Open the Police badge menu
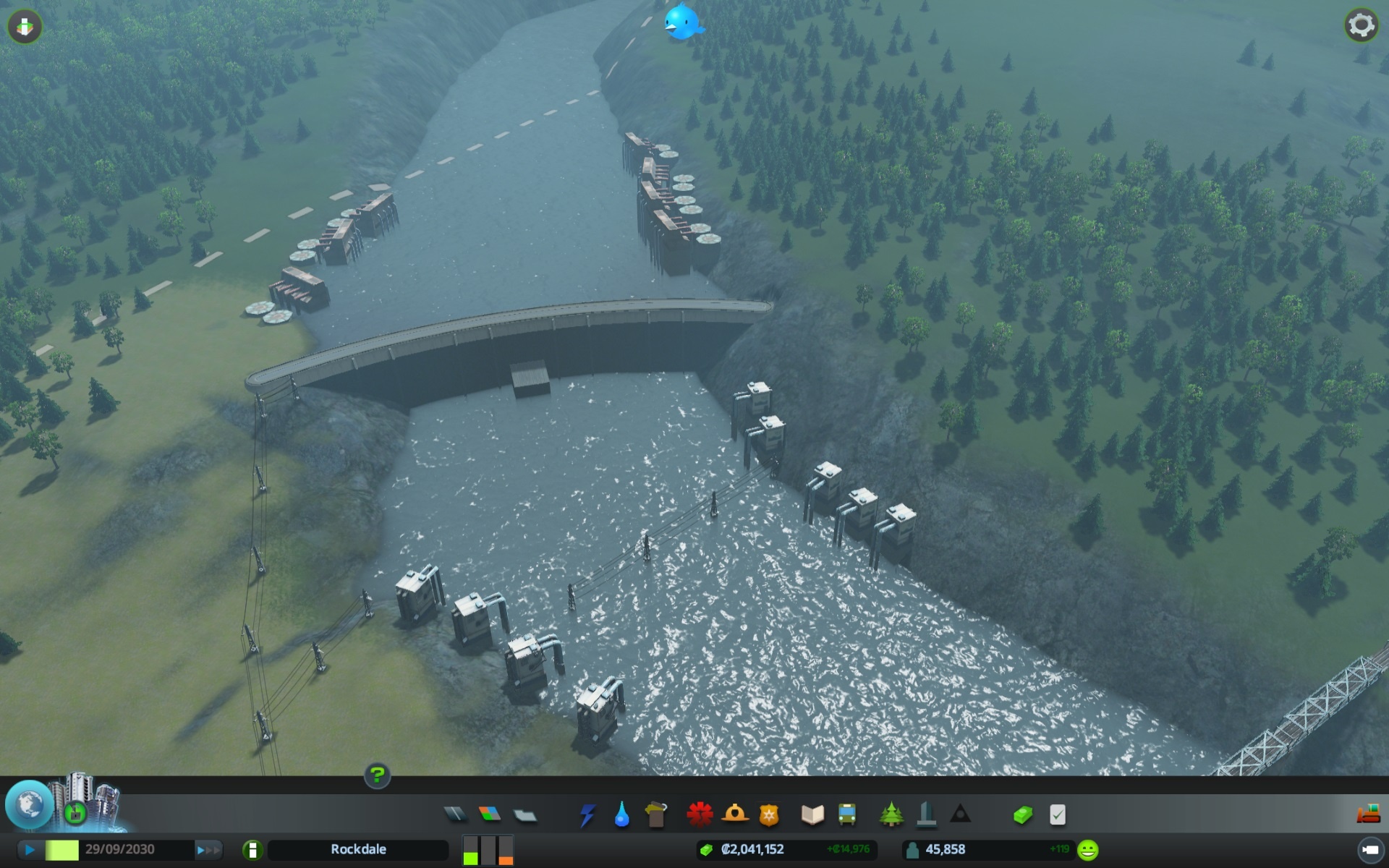This screenshot has width=1389, height=868. [769, 815]
